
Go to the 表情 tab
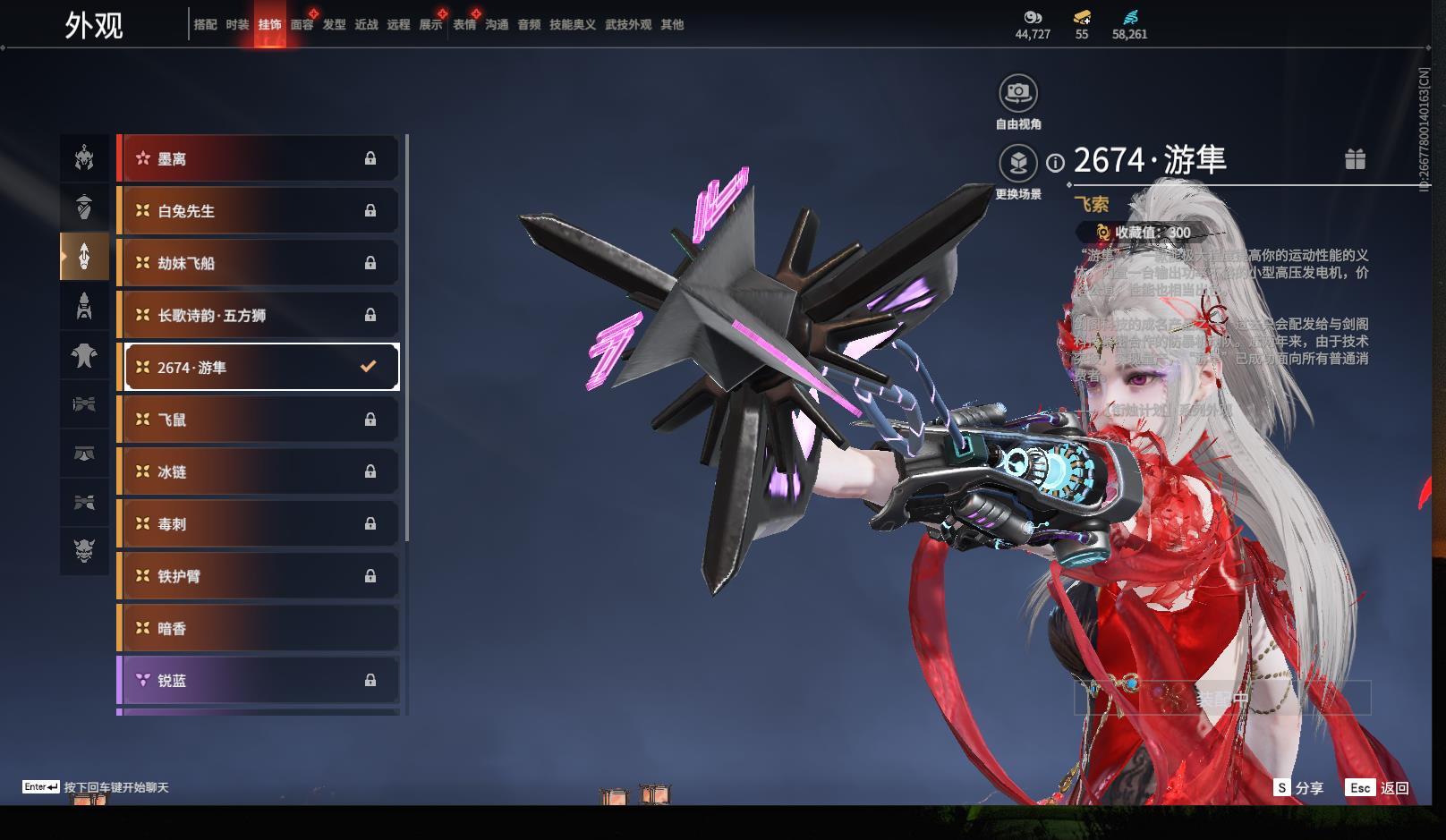[464, 25]
